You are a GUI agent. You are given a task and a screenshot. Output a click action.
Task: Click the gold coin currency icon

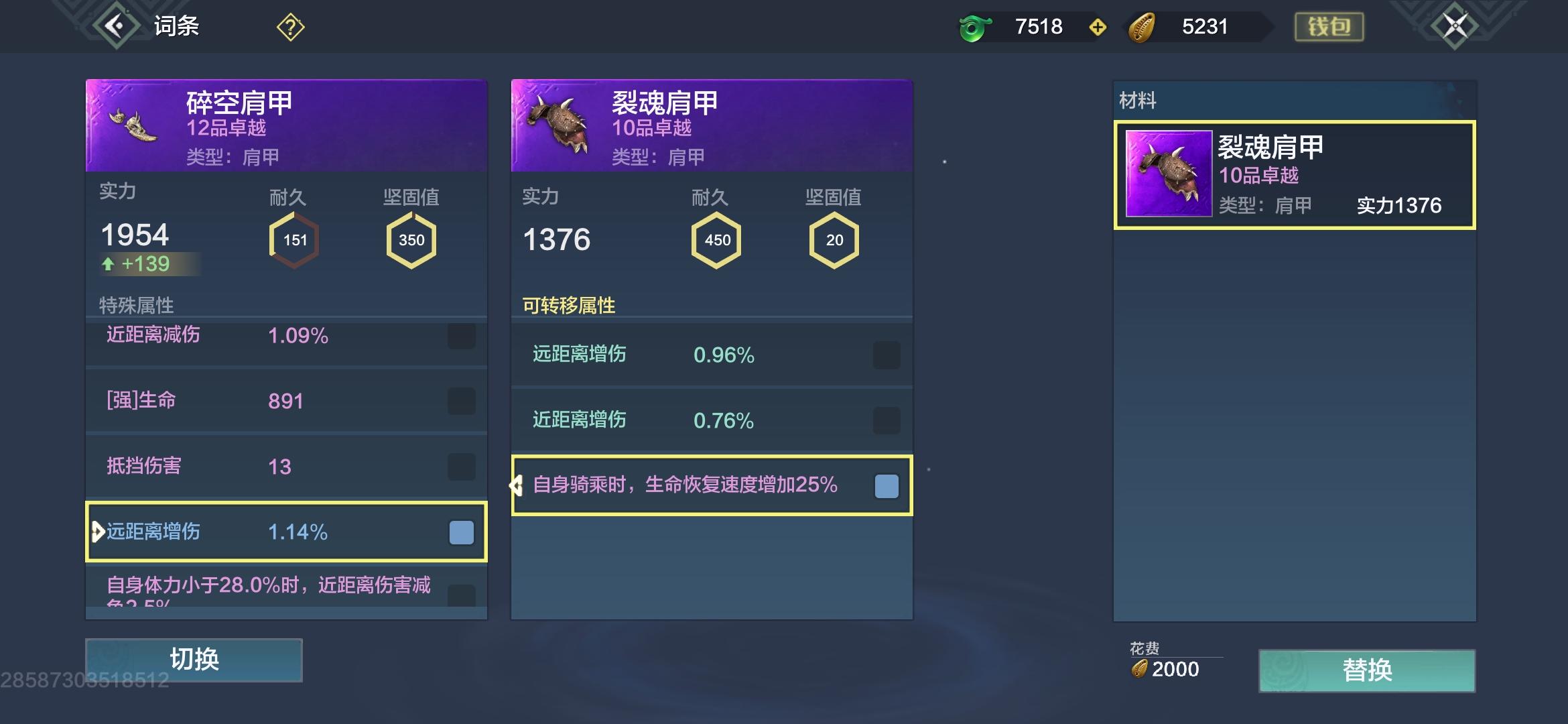pyautogui.click(x=1146, y=27)
